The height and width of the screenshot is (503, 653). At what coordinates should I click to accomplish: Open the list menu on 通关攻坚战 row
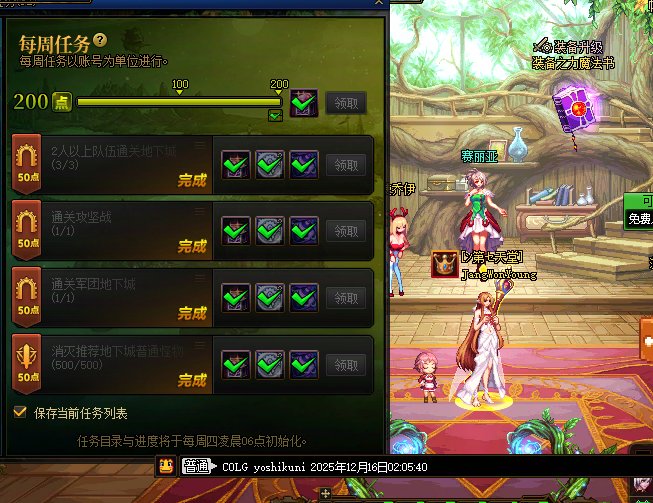200,213
